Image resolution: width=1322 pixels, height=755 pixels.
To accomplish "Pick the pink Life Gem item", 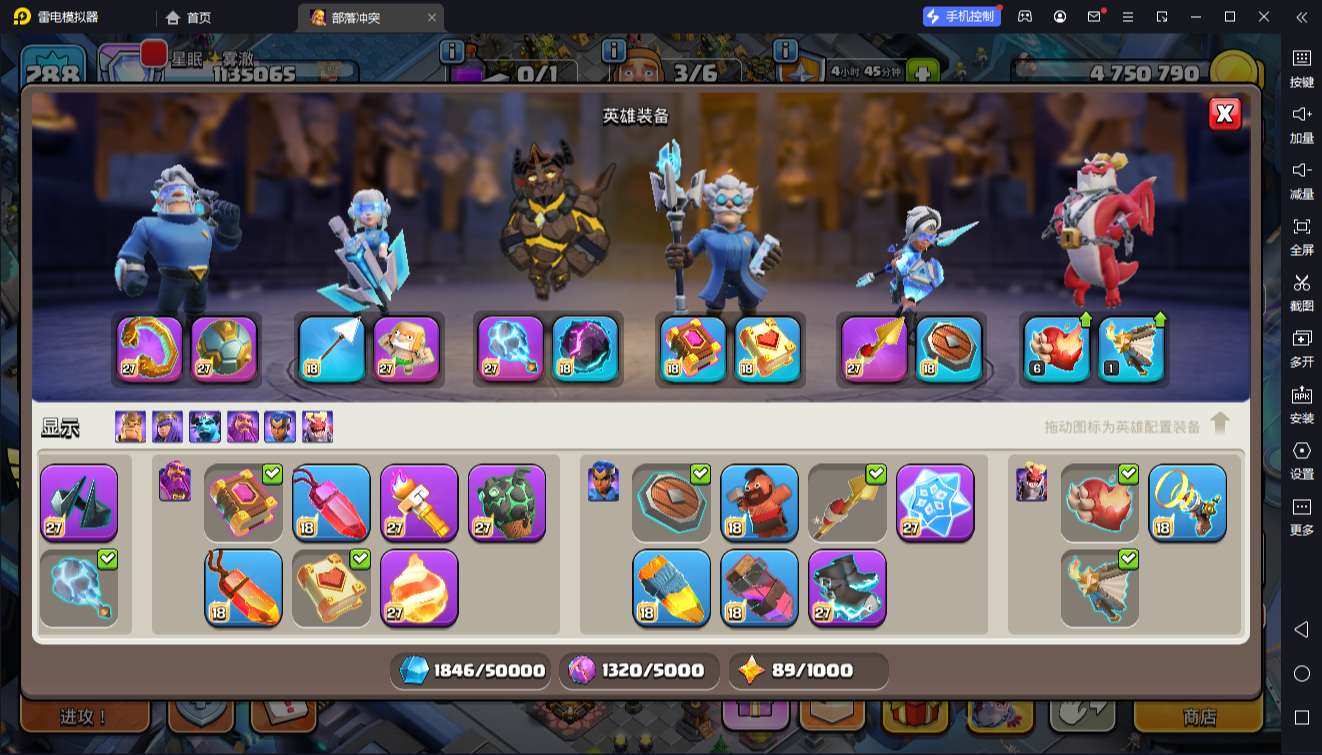I will (331, 502).
